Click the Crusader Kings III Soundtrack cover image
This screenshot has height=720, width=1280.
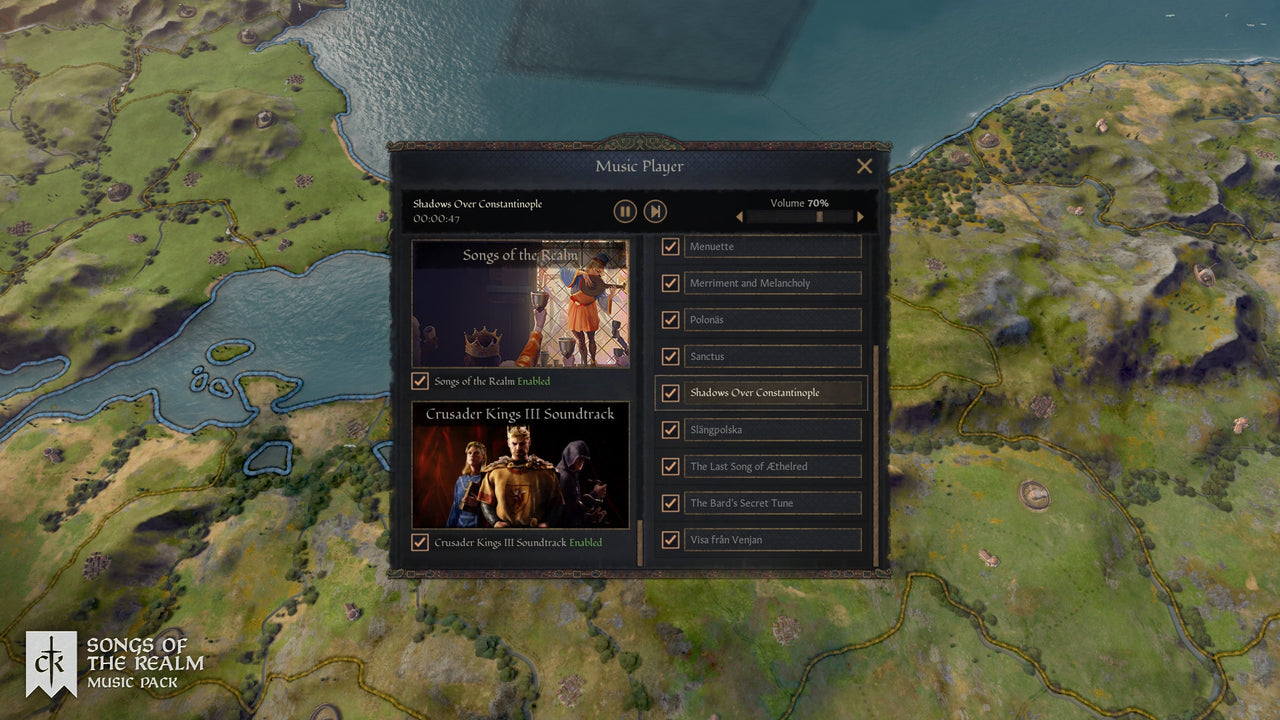521,465
